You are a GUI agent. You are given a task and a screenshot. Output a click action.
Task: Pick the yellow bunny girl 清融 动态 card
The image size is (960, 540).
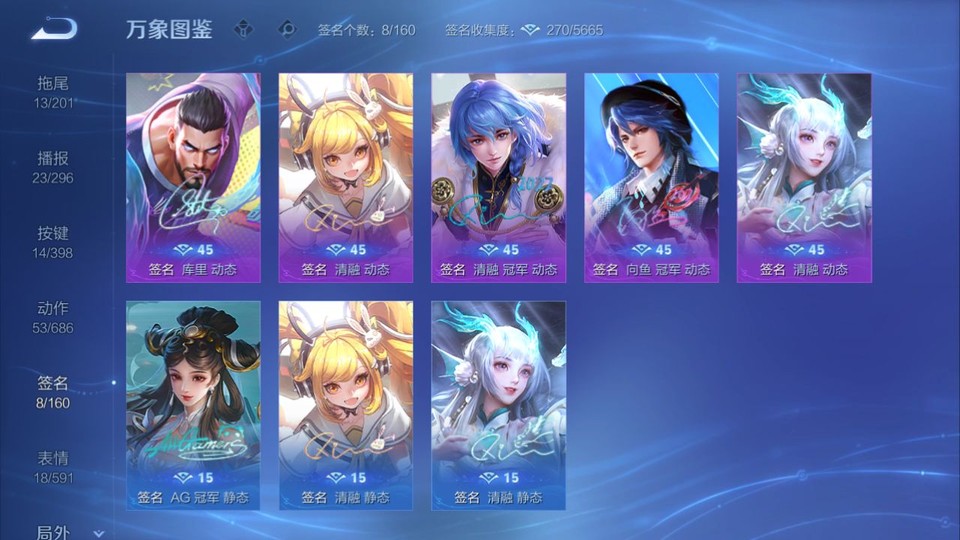coord(346,177)
